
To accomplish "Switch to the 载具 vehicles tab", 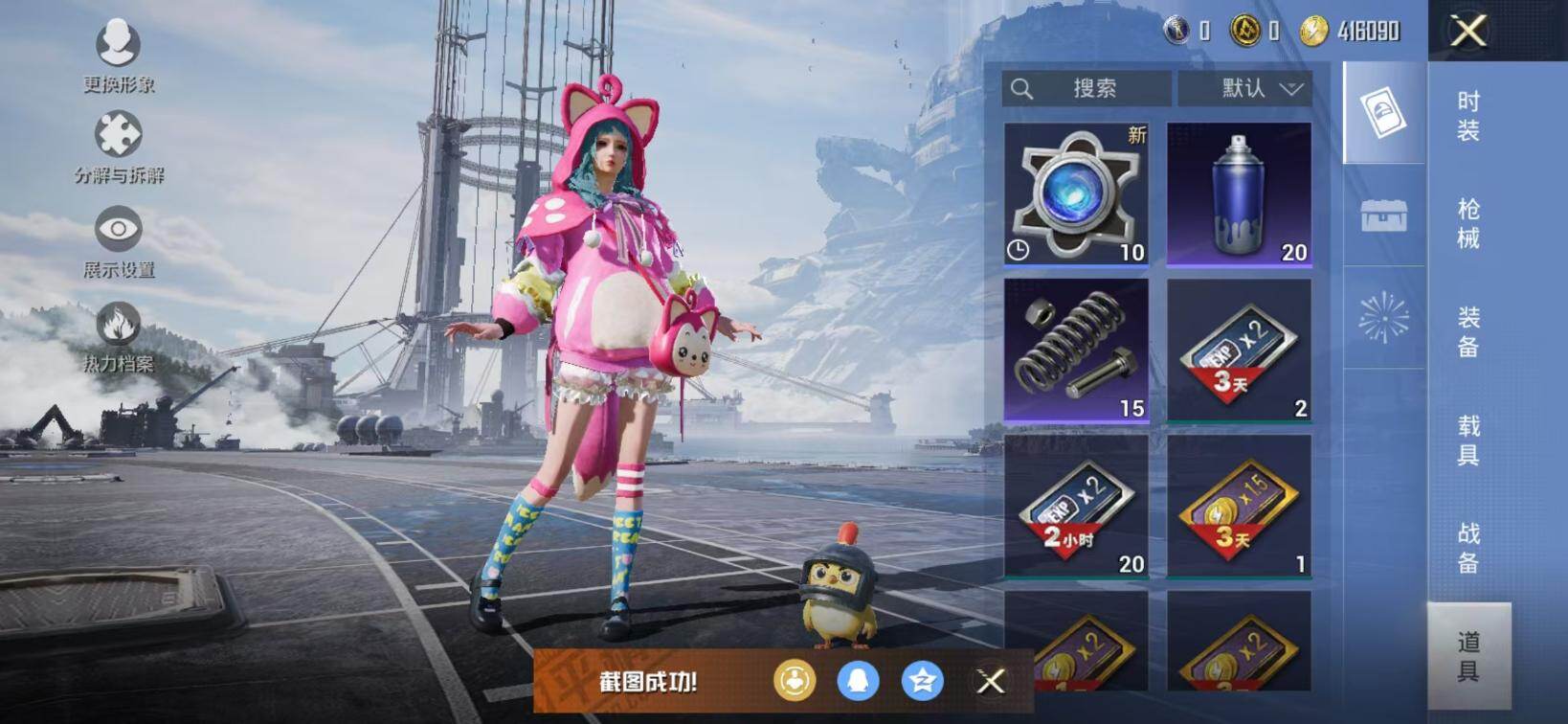I will click(1468, 440).
